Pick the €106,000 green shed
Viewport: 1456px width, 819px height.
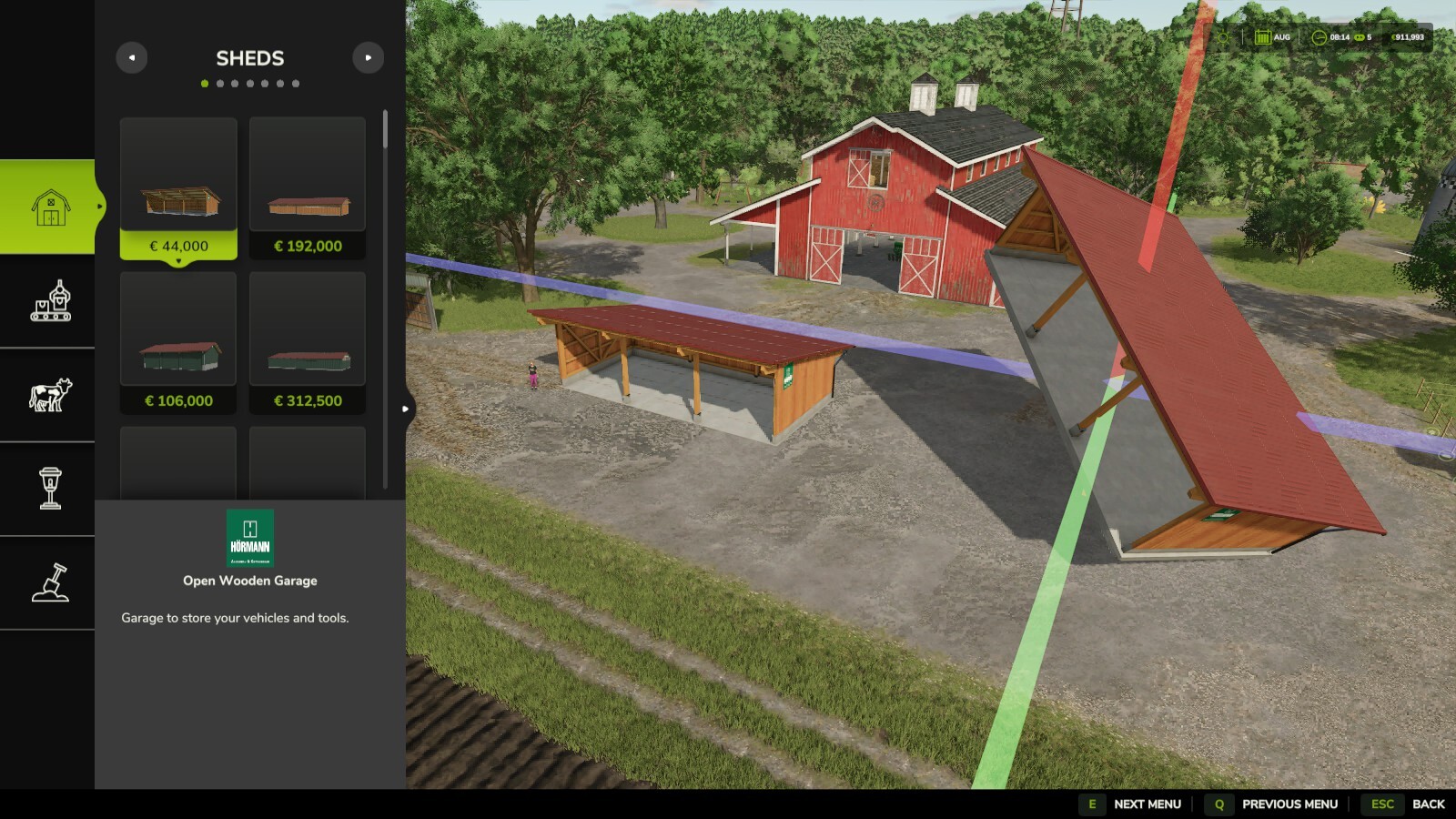178,342
